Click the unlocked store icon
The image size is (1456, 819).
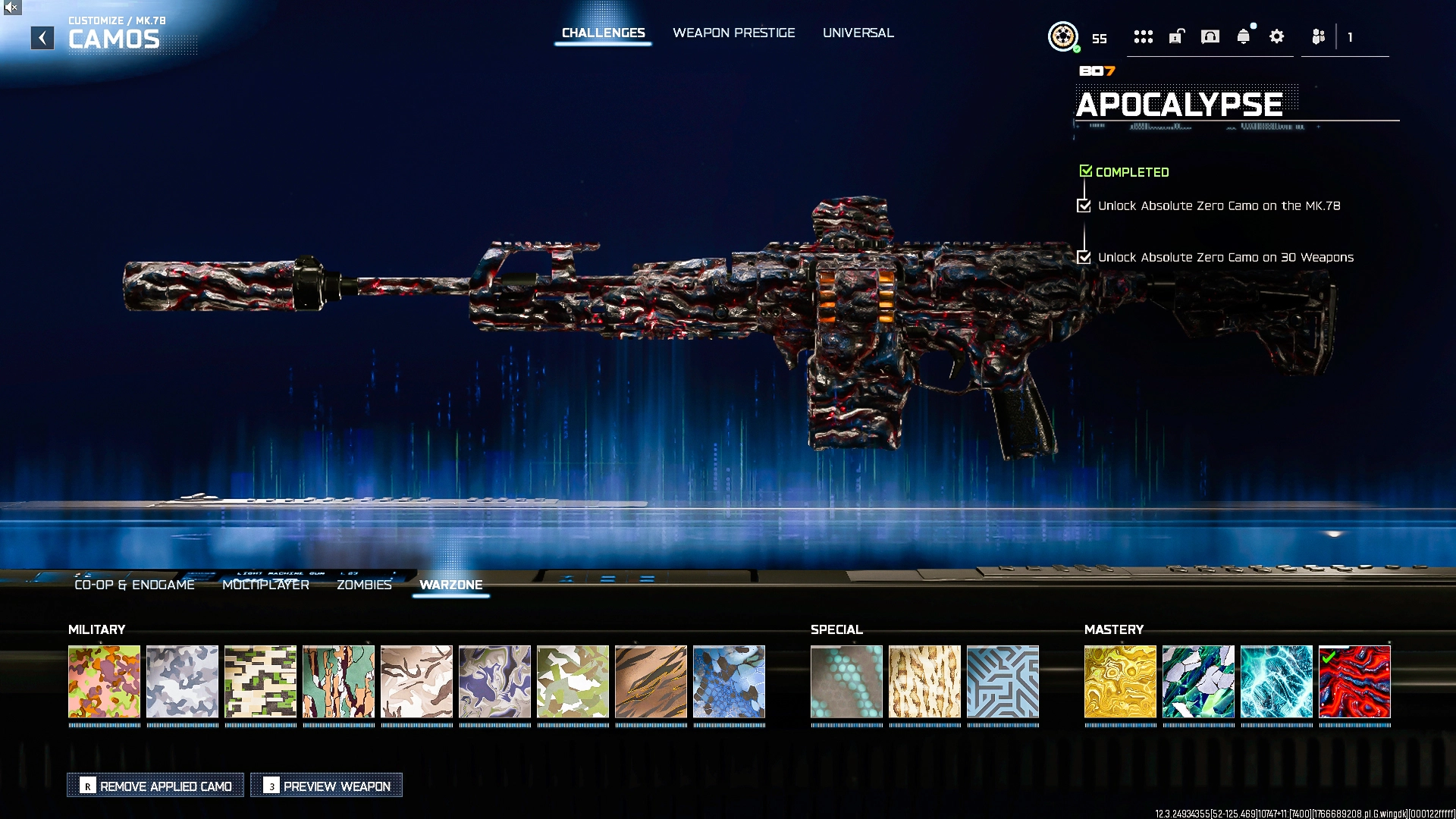(1176, 36)
